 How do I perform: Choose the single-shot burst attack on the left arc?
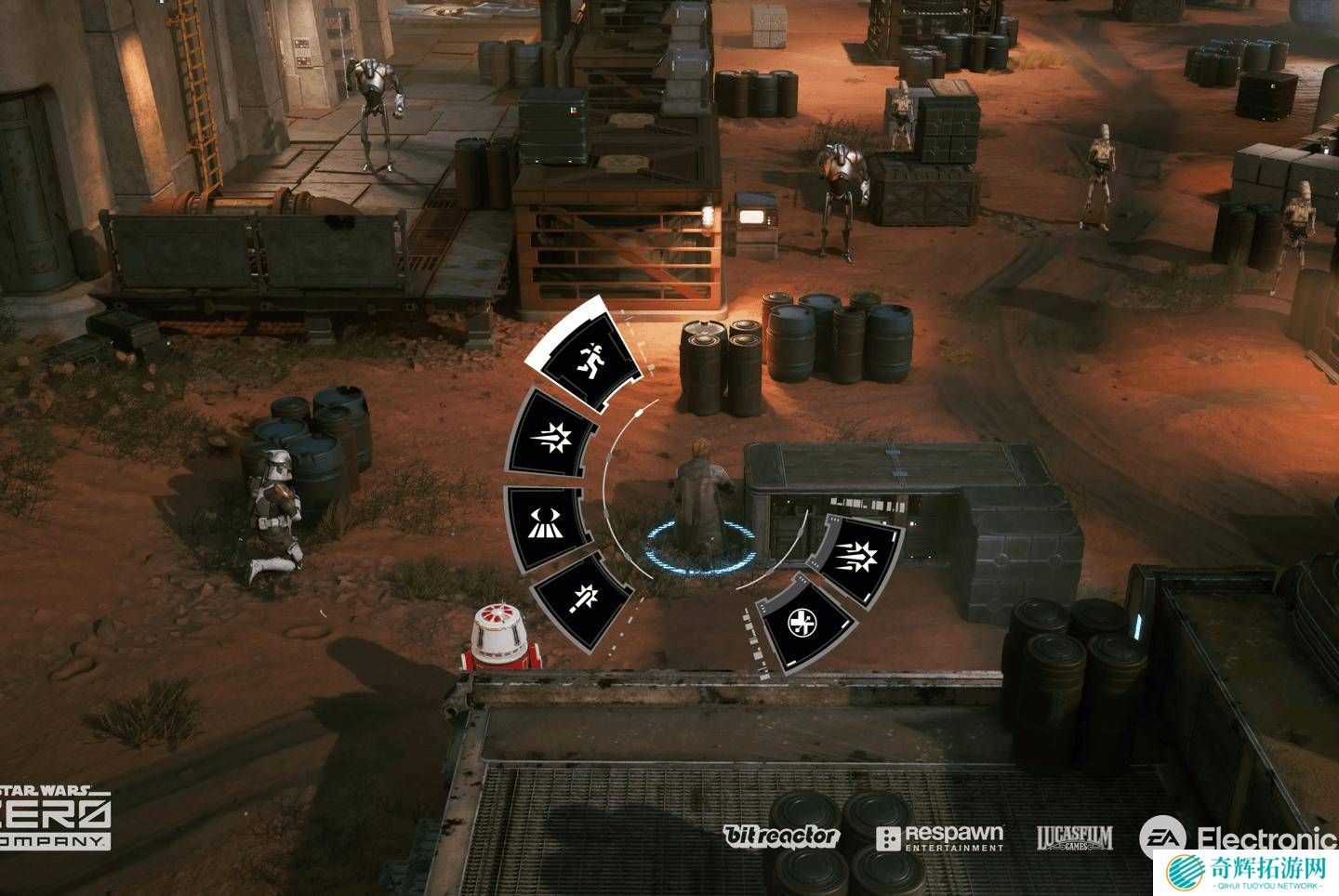pyautogui.click(x=550, y=435)
